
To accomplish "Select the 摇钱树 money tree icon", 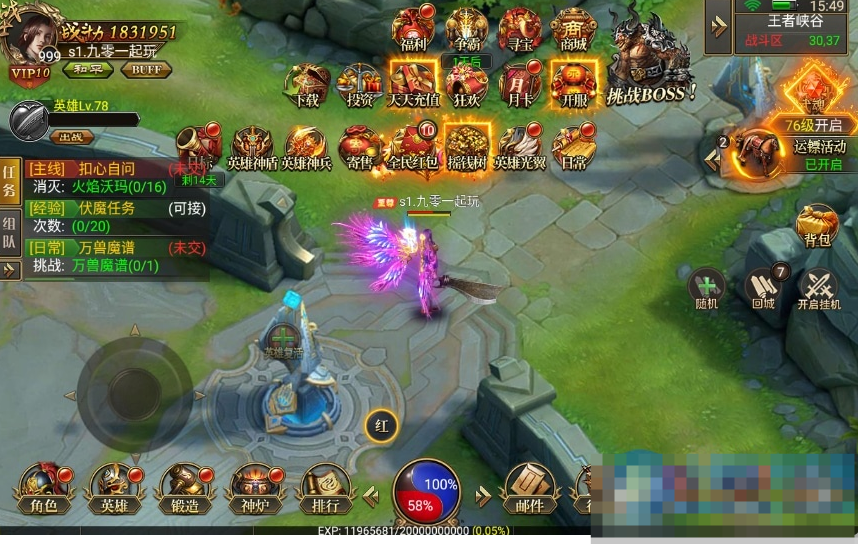I will tap(465, 145).
